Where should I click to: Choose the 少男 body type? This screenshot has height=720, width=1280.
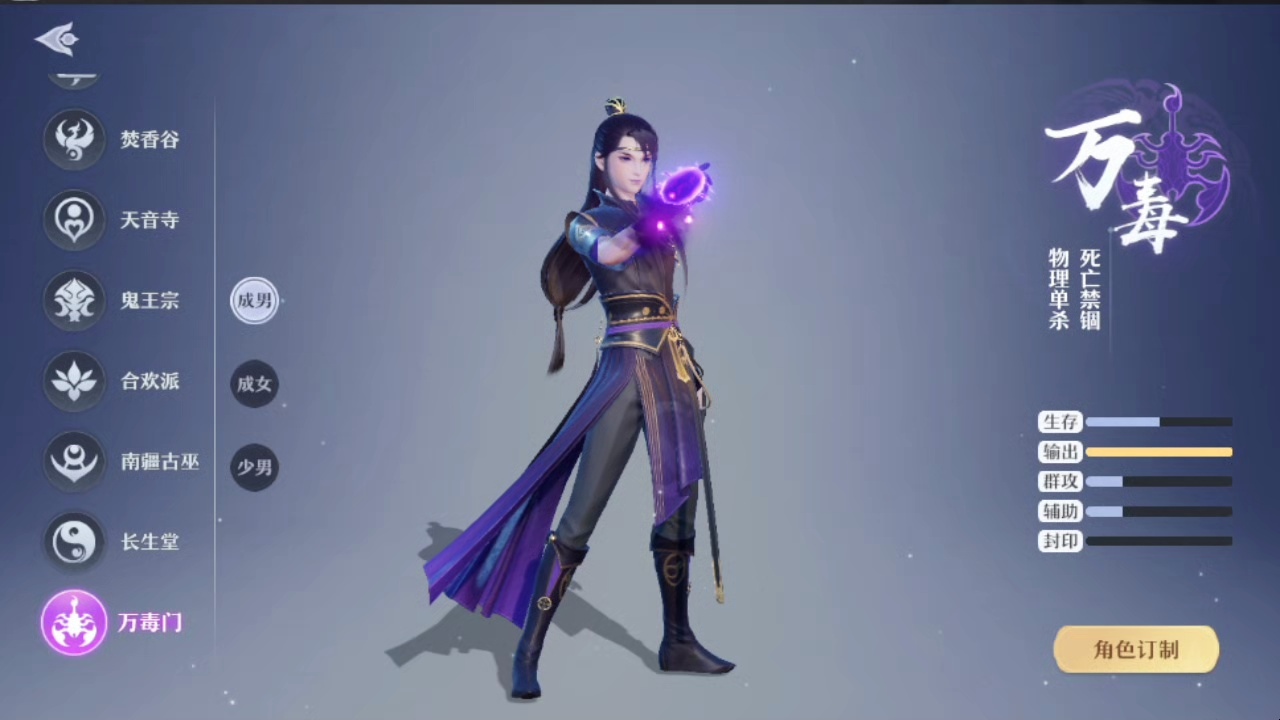(254, 466)
